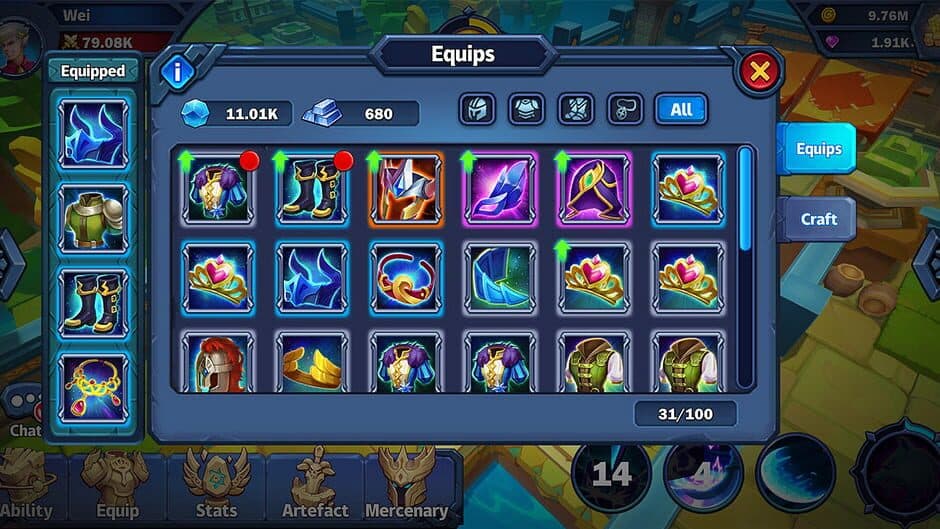This screenshot has width=940, height=529.
Task: Select the equipped gold ruby necklace slot
Action: click(x=94, y=387)
